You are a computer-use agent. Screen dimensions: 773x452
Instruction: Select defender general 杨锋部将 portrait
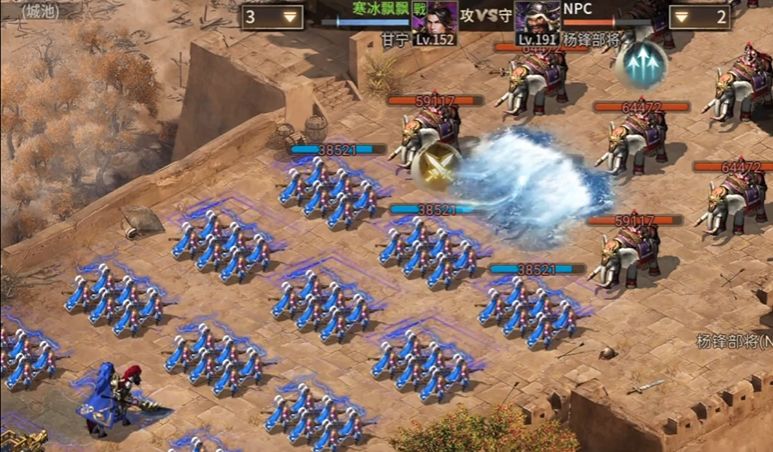pyautogui.click(x=537, y=18)
